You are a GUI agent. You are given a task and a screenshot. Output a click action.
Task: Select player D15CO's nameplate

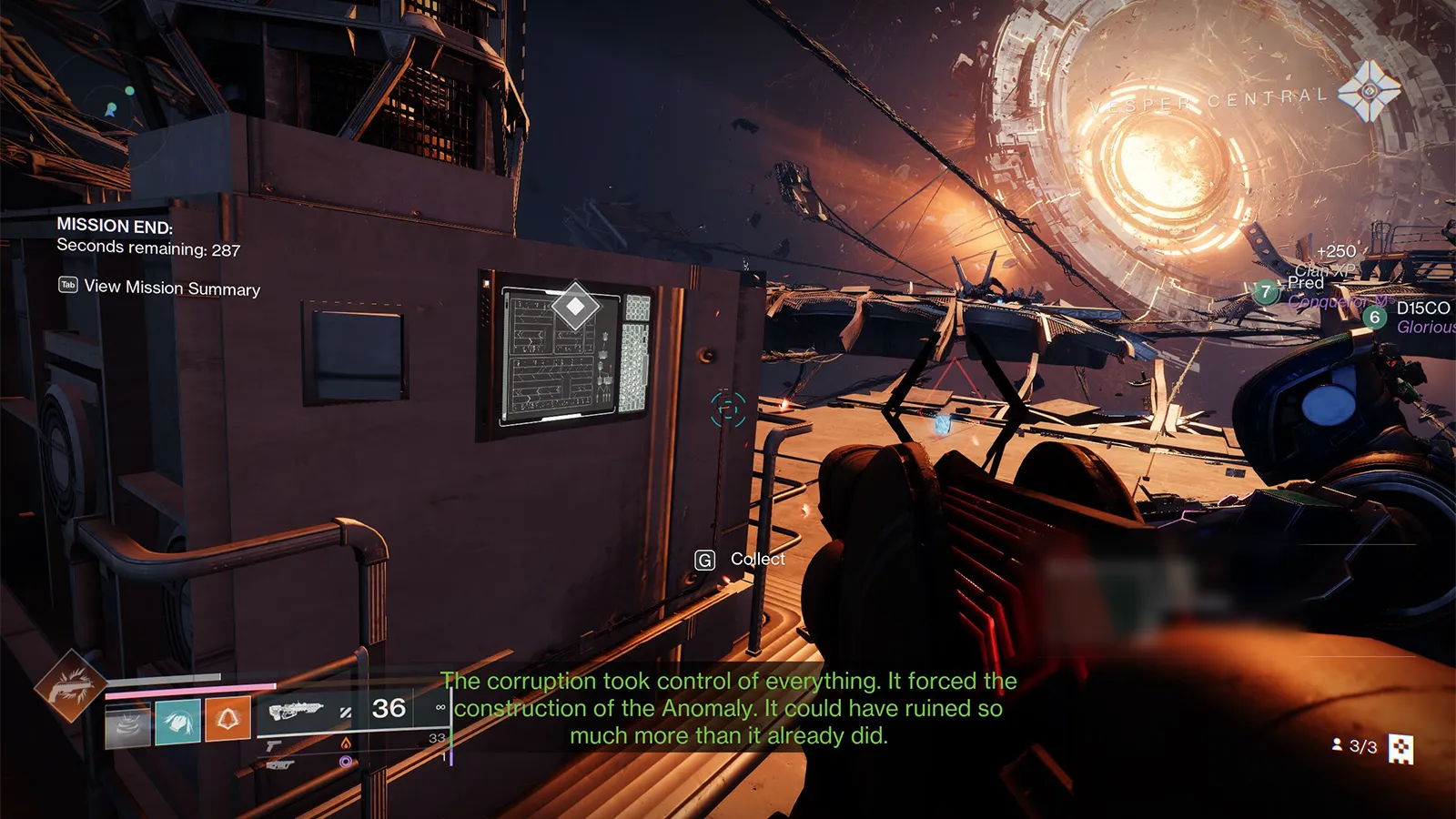click(1422, 308)
